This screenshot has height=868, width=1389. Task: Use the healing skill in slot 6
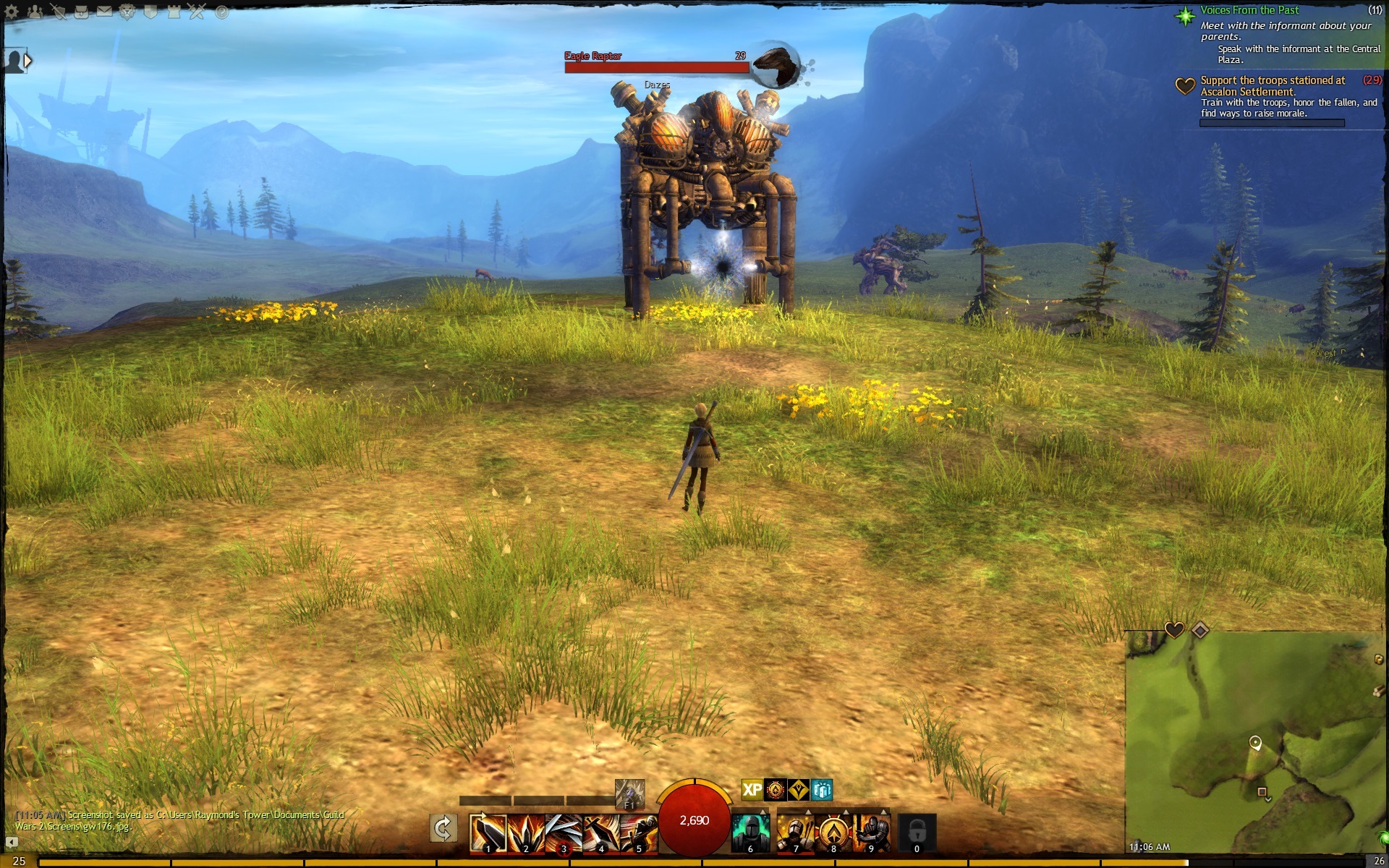(749, 833)
